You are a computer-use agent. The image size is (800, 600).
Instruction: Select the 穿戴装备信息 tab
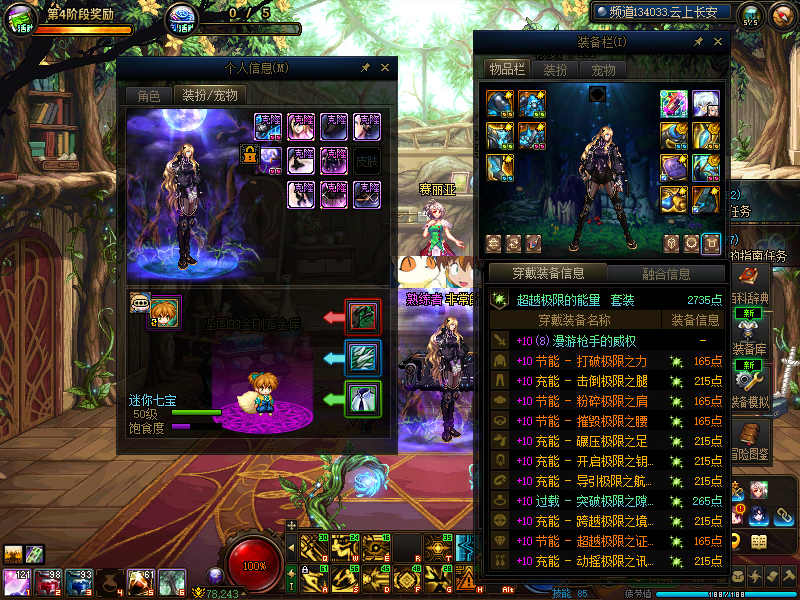pos(548,273)
